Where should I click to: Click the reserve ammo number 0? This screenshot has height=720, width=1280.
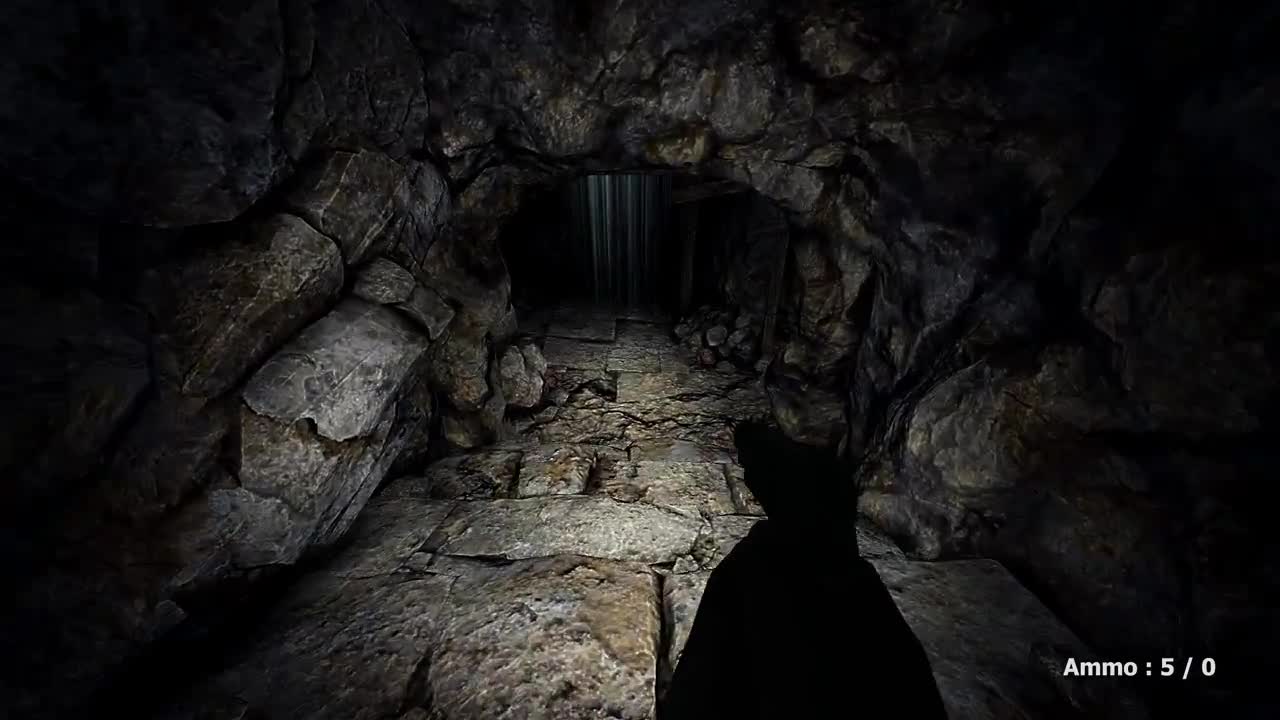coord(1208,667)
